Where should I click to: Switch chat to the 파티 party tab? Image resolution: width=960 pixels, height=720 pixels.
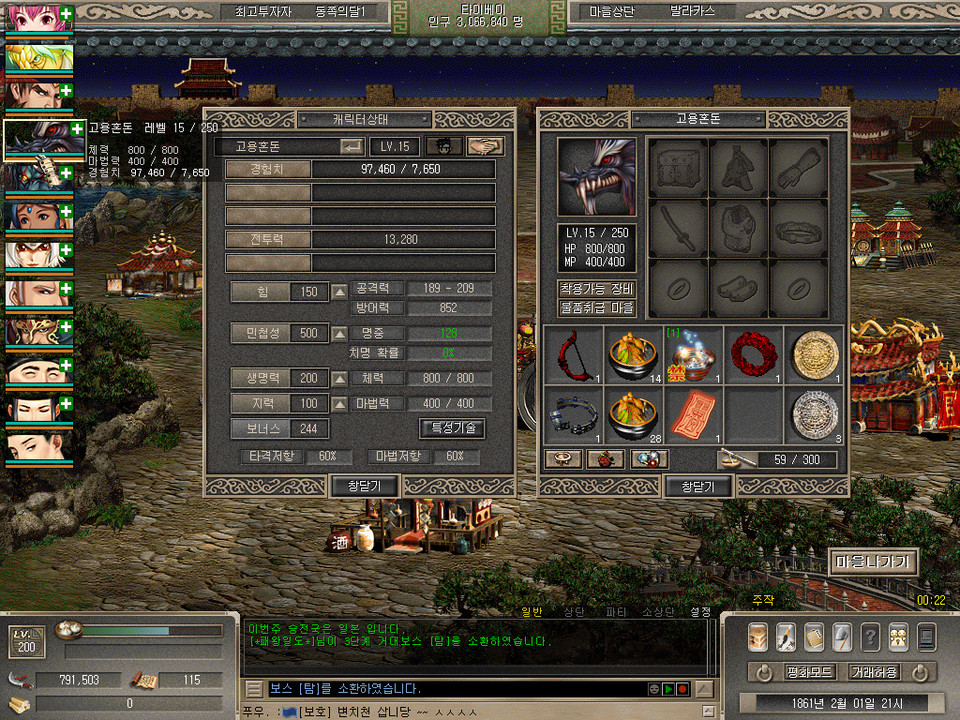pyautogui.click(x=616, y=611)
